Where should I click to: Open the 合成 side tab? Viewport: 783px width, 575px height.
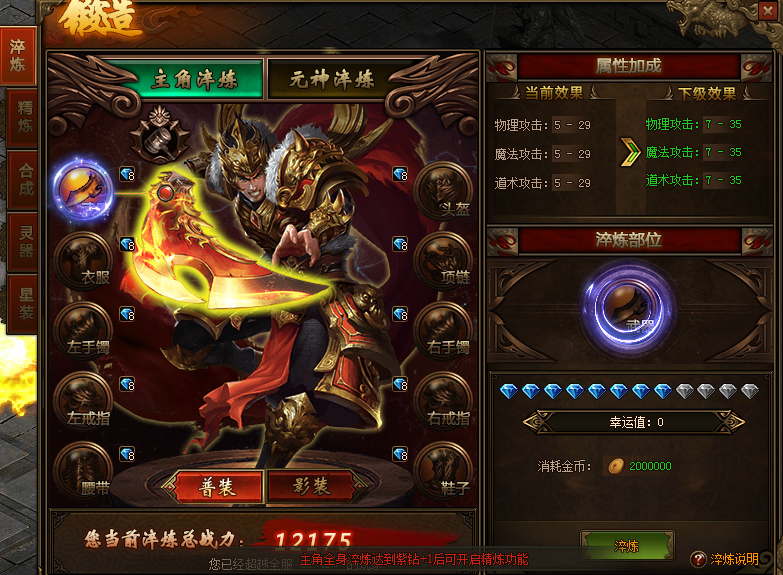22,180
